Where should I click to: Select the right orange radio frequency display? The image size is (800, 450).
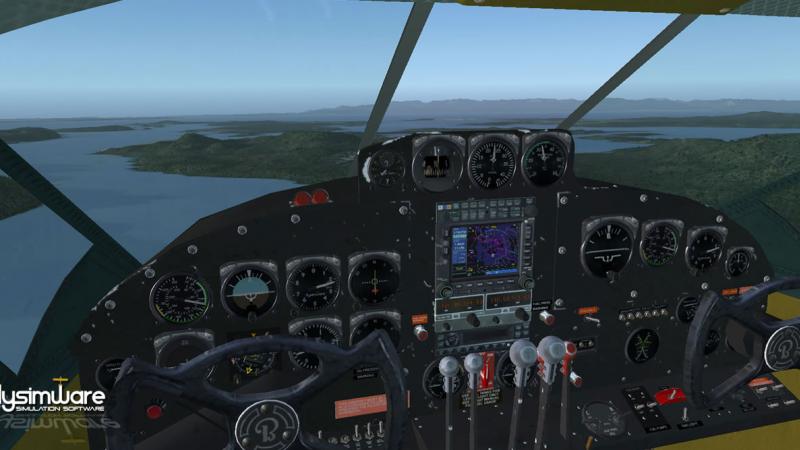coord(506,301)
